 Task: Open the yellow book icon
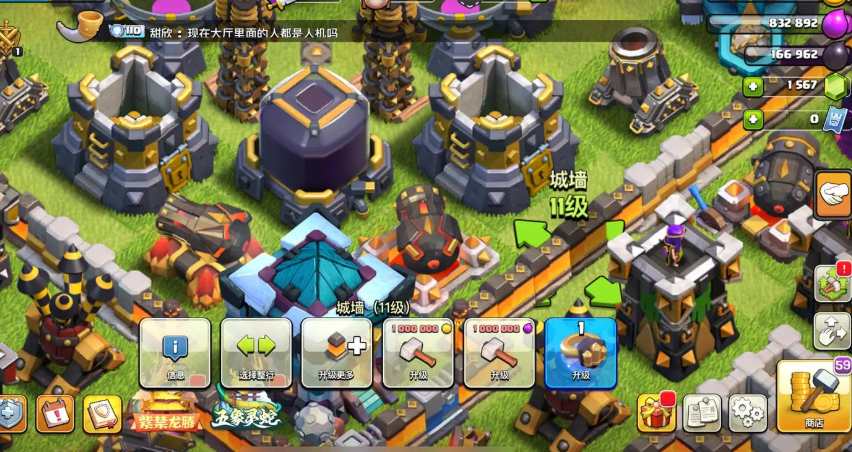101,413
